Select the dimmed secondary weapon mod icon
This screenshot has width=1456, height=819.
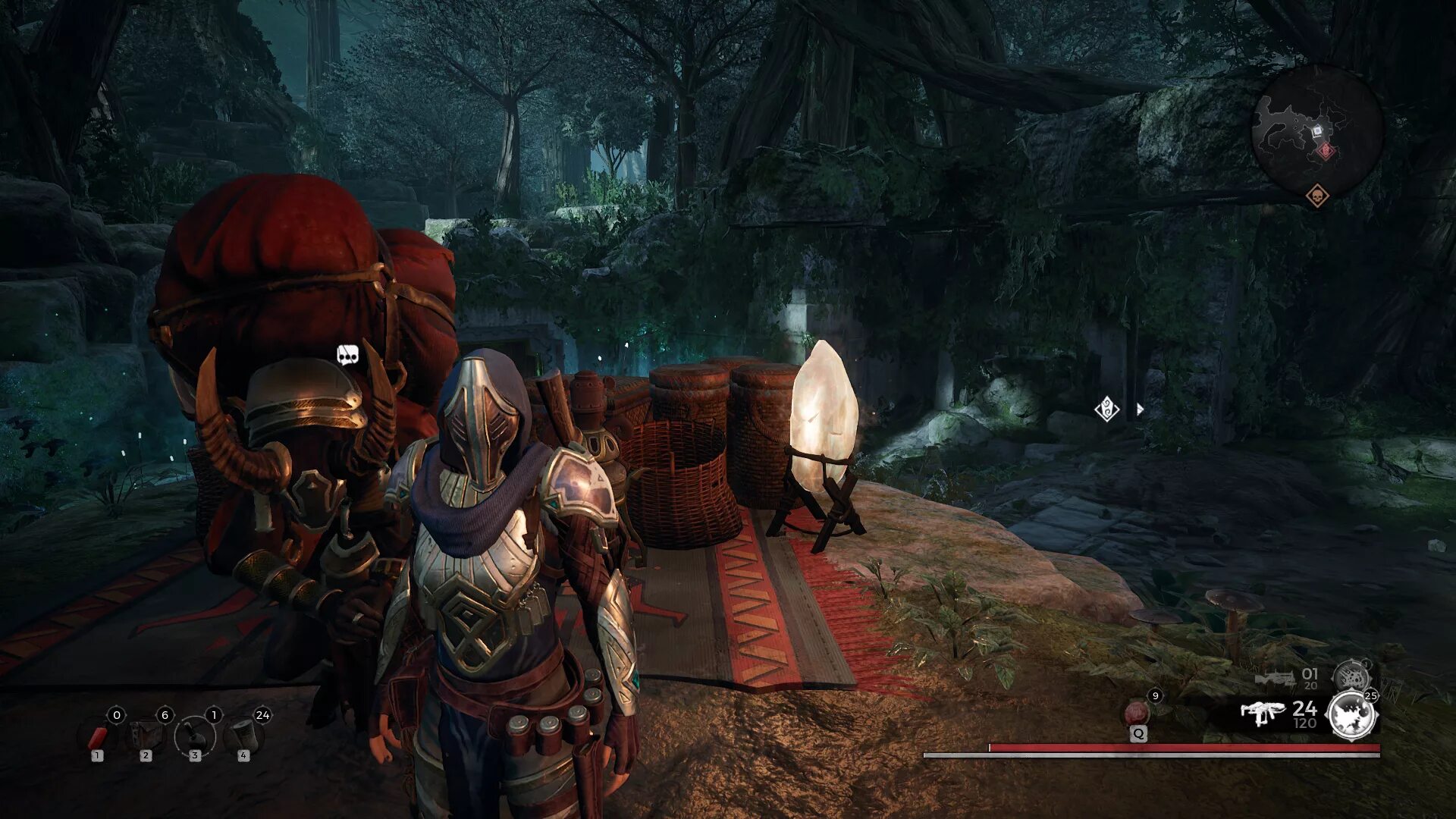(x=1351, y=676)
